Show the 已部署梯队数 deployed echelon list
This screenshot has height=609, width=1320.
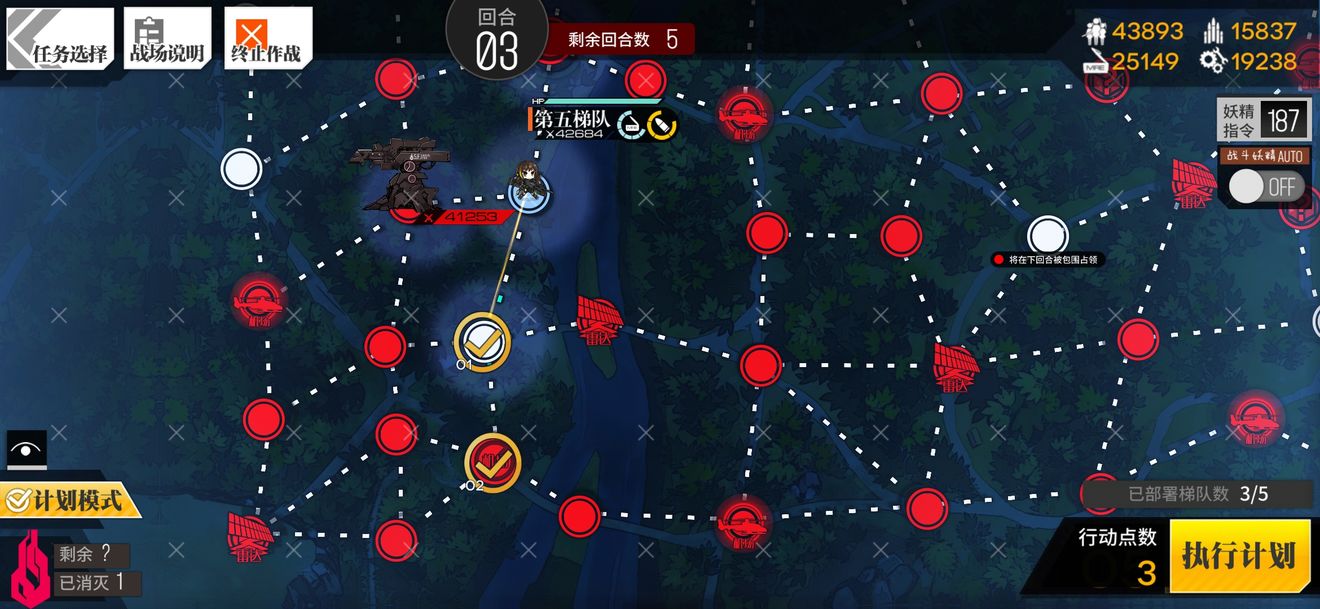coord(1198,493)
